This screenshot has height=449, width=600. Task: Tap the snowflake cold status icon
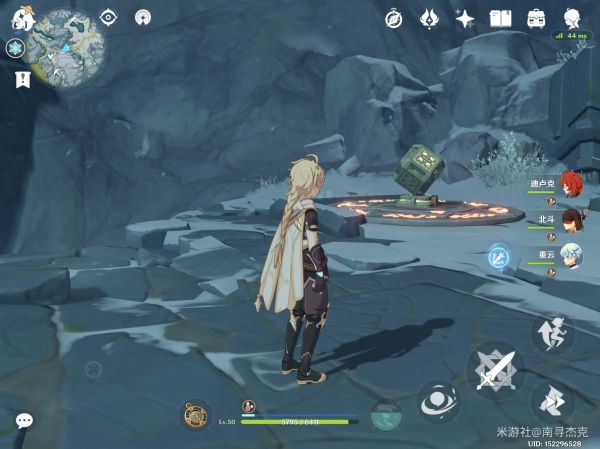[x=16, y=48]
